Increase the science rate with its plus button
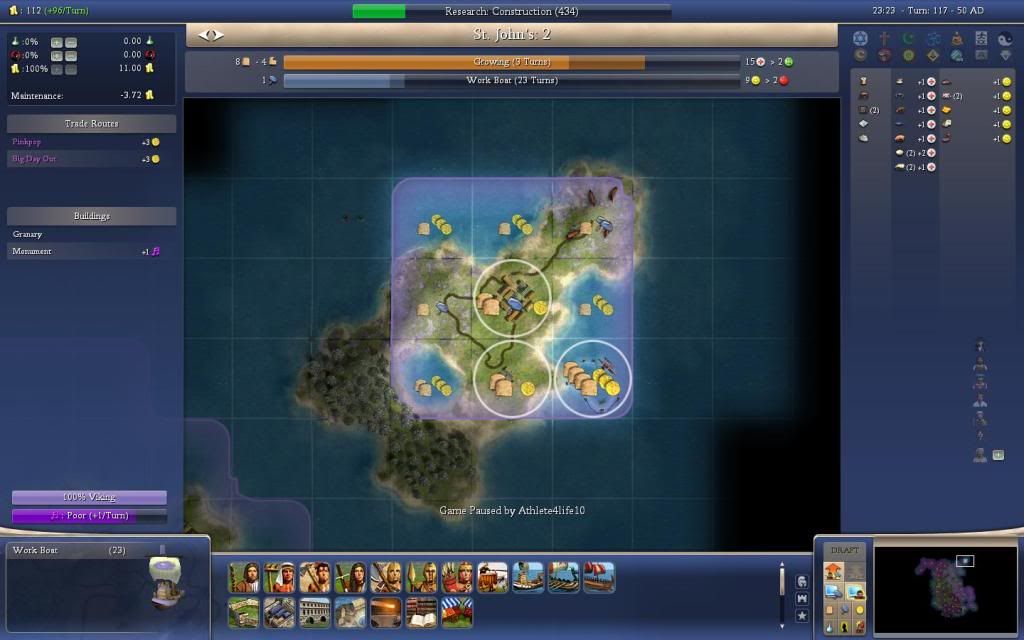 click(56, 42)
